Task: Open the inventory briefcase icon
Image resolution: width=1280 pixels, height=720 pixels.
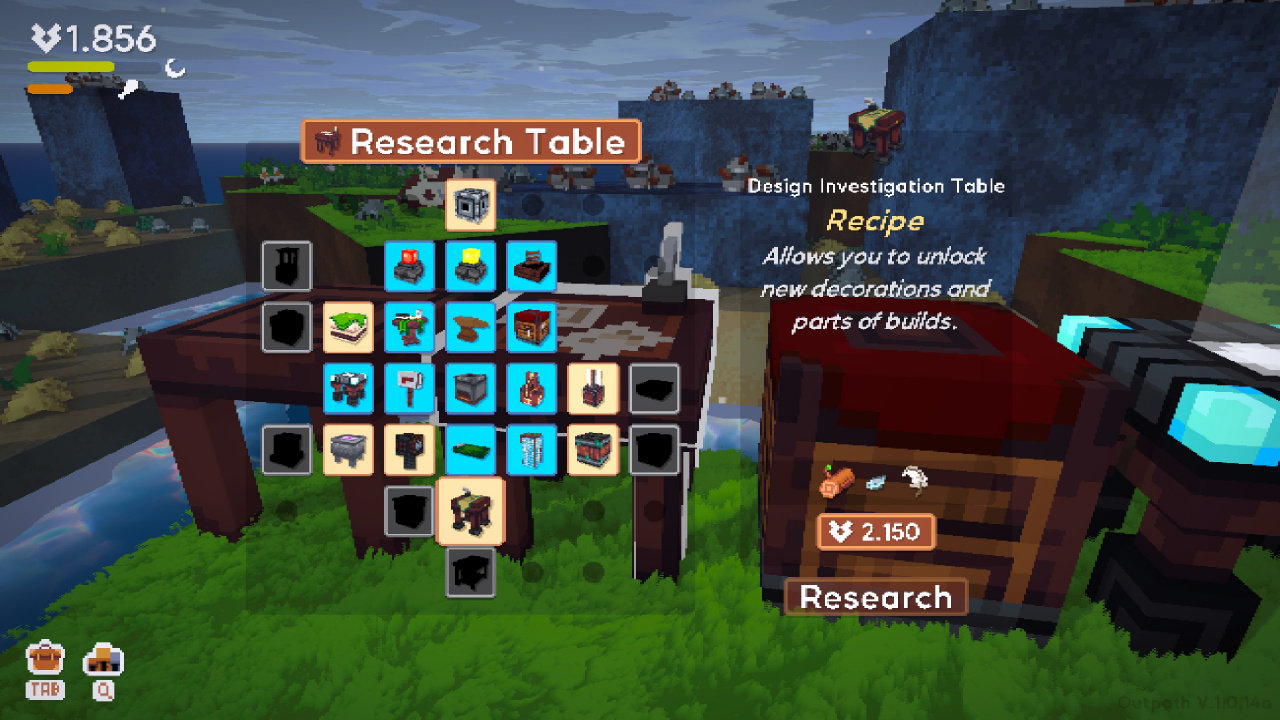Action: coord(45,658)
